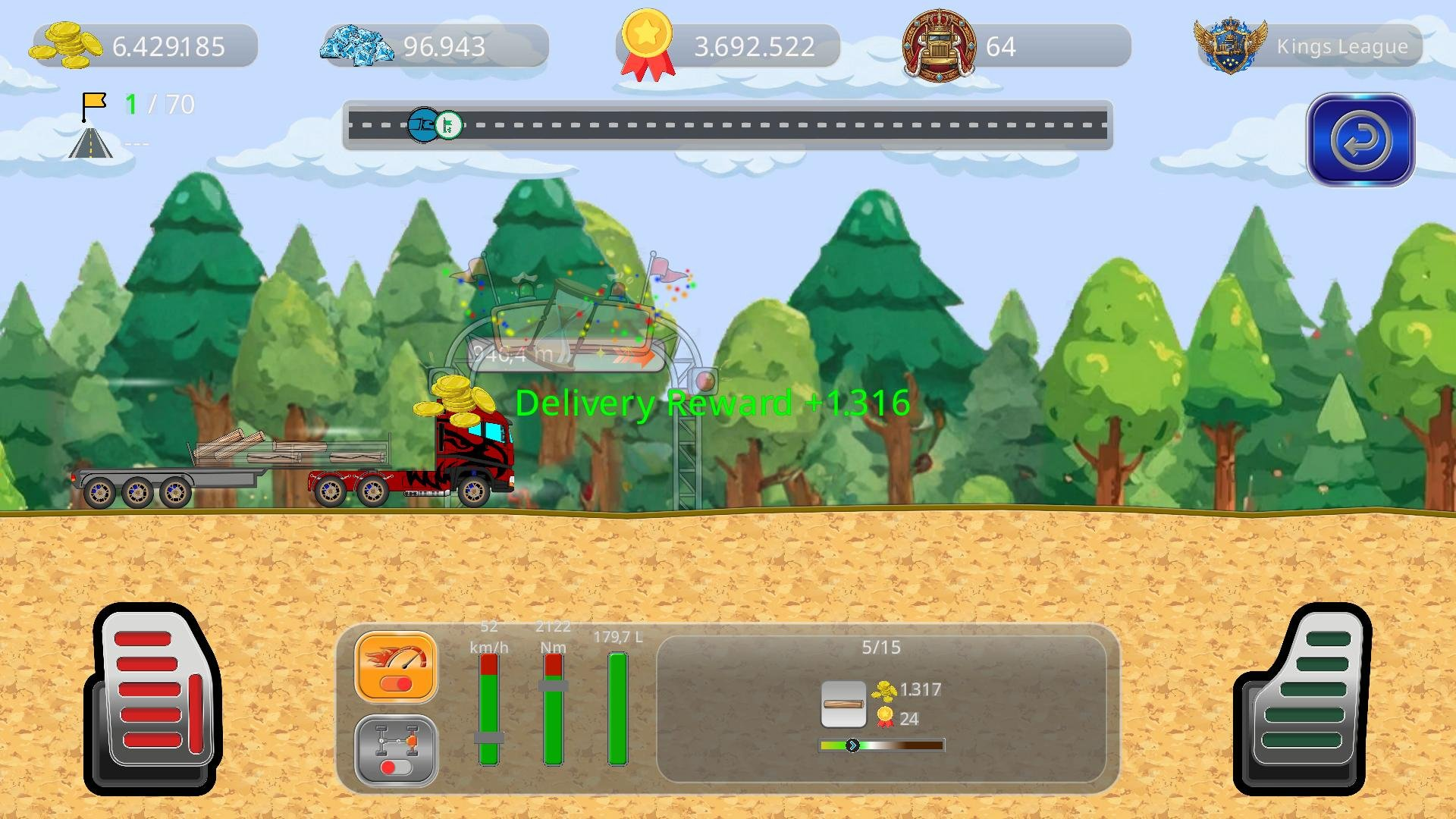Click the gold coins balance icon
This screenshot has height=819, width=1456.
click(x=65, y=45)
